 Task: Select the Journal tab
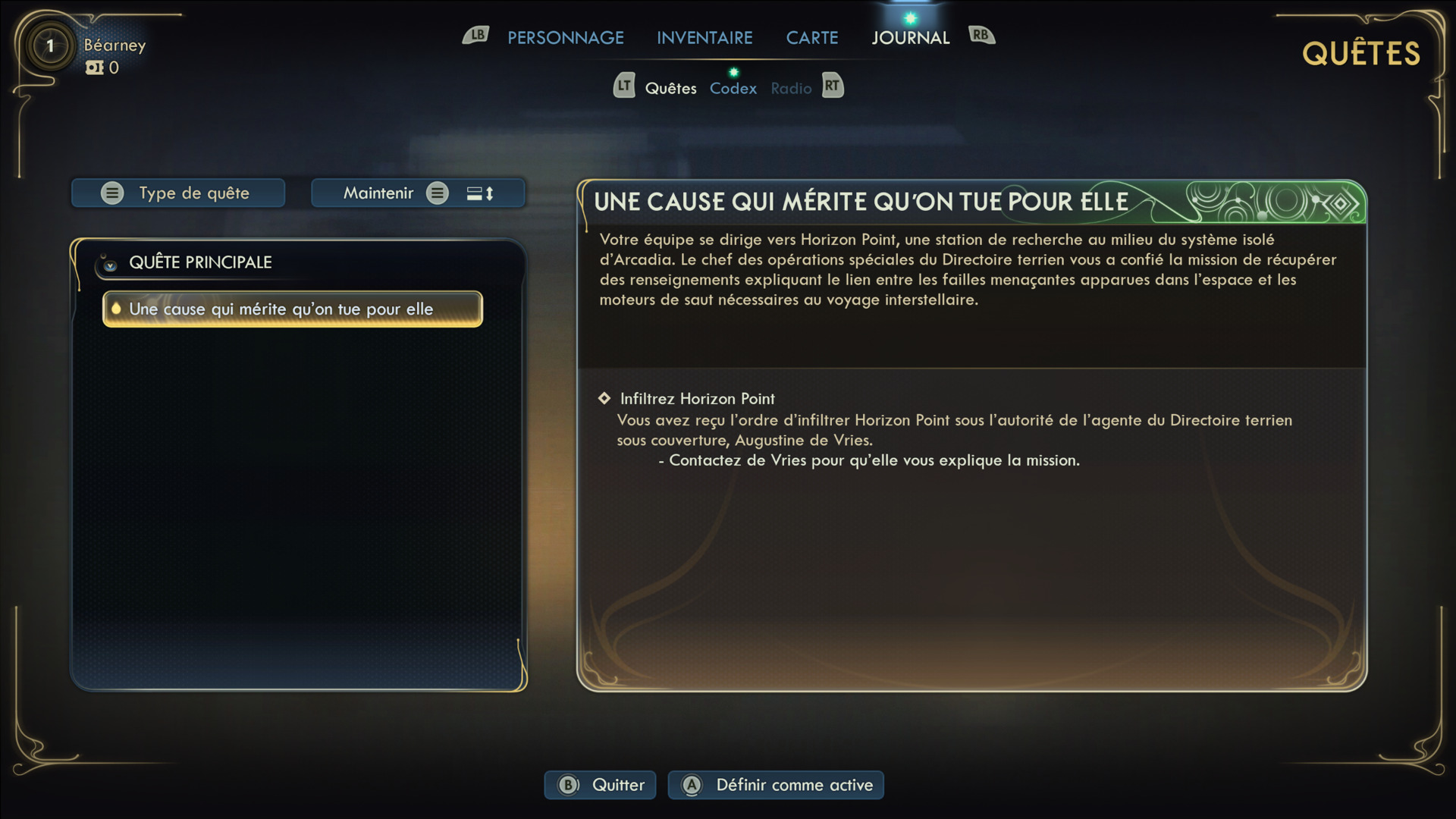(x=910, y=38)
